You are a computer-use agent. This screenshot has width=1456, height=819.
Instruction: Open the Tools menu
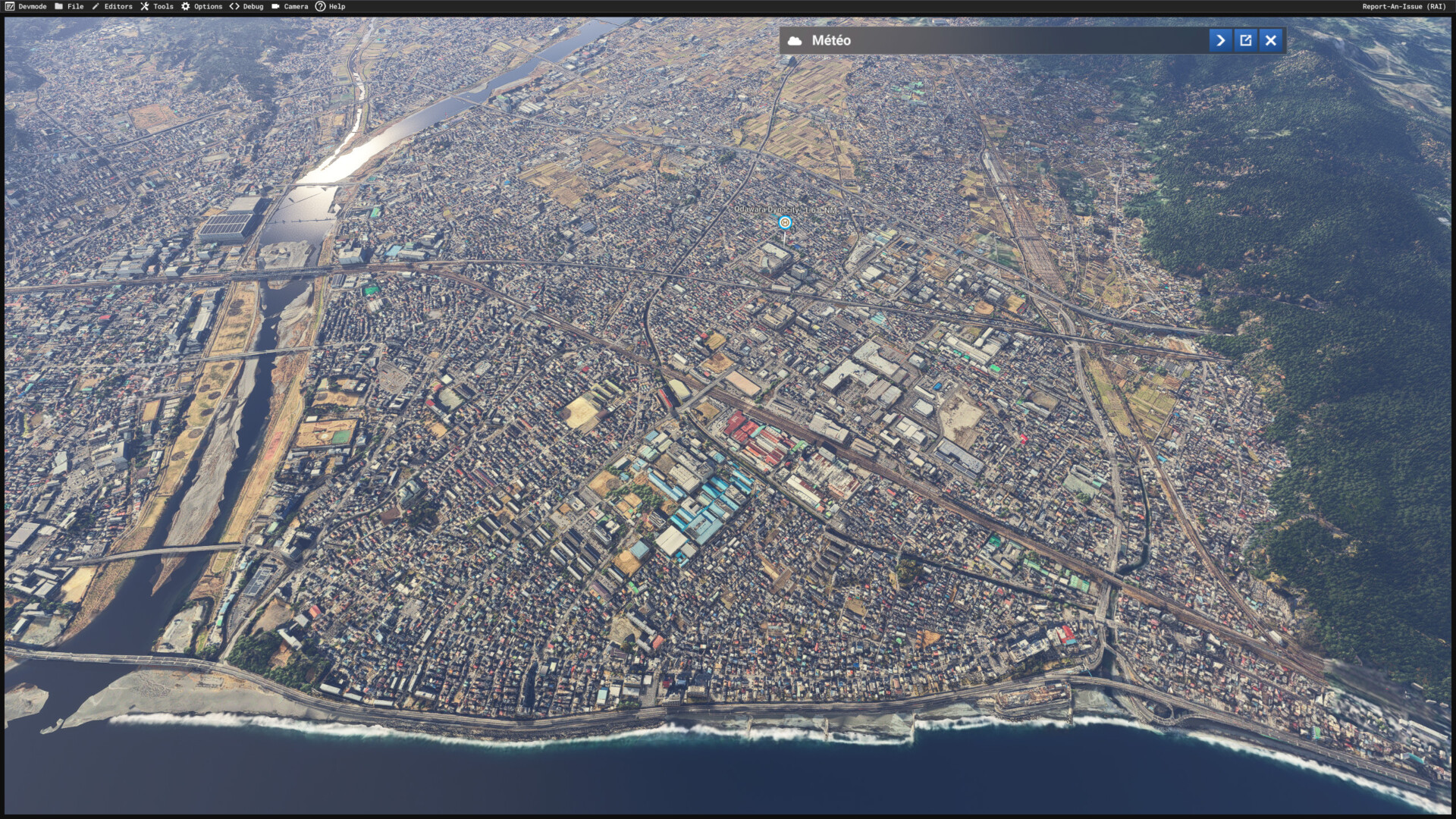point(157,6)
